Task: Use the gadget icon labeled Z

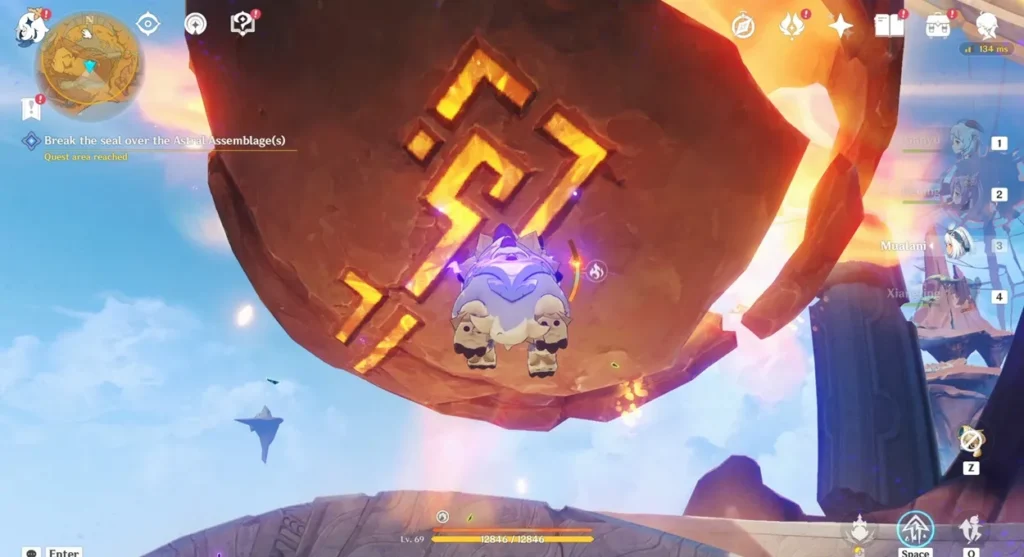Action: (969, 440)
